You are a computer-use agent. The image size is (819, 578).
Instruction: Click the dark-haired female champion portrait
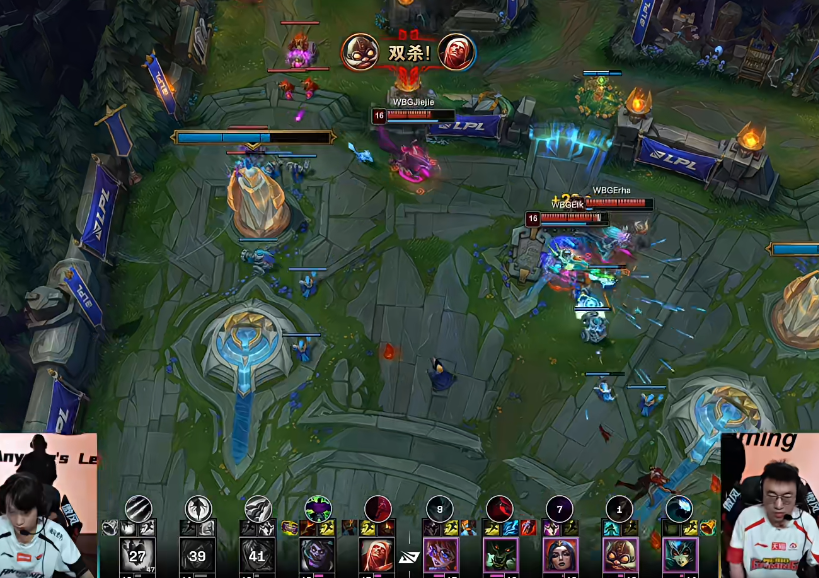(561, 556)
